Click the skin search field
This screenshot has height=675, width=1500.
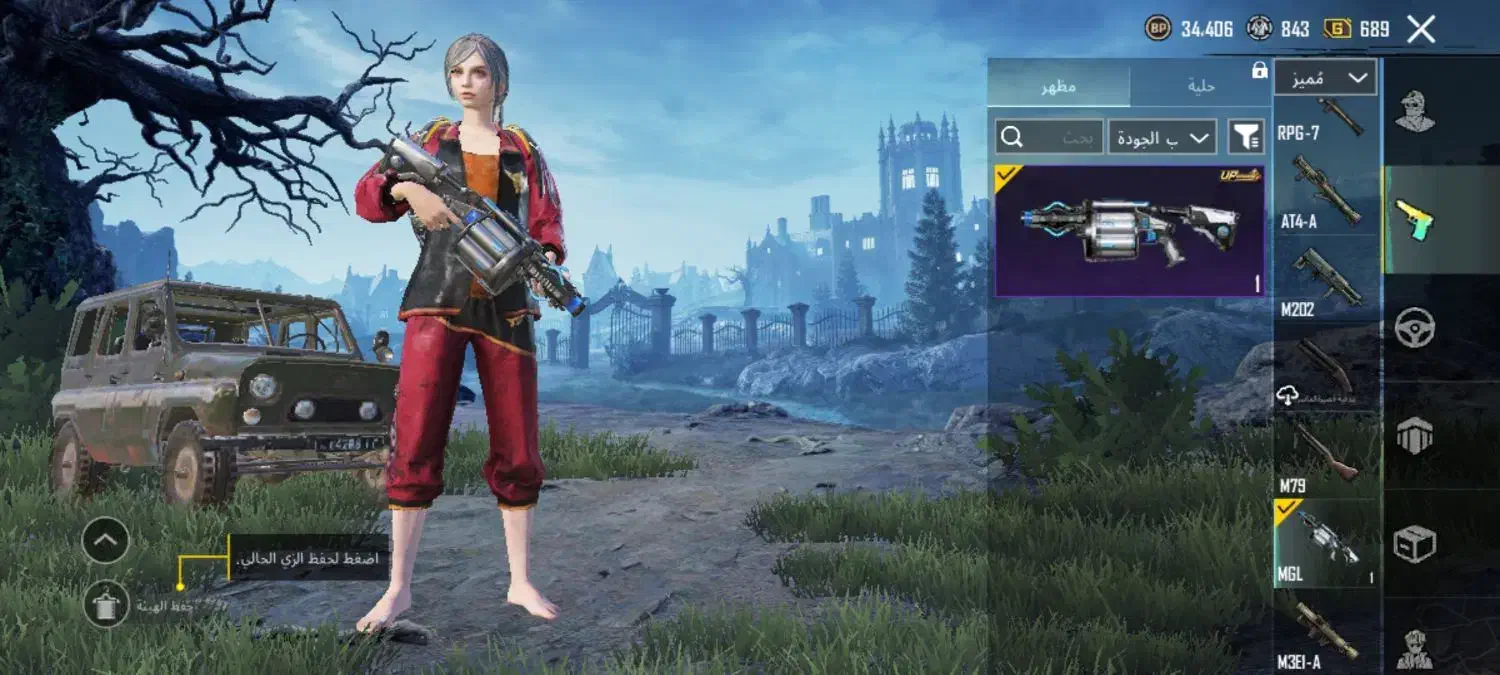(x=1049, y=137)
